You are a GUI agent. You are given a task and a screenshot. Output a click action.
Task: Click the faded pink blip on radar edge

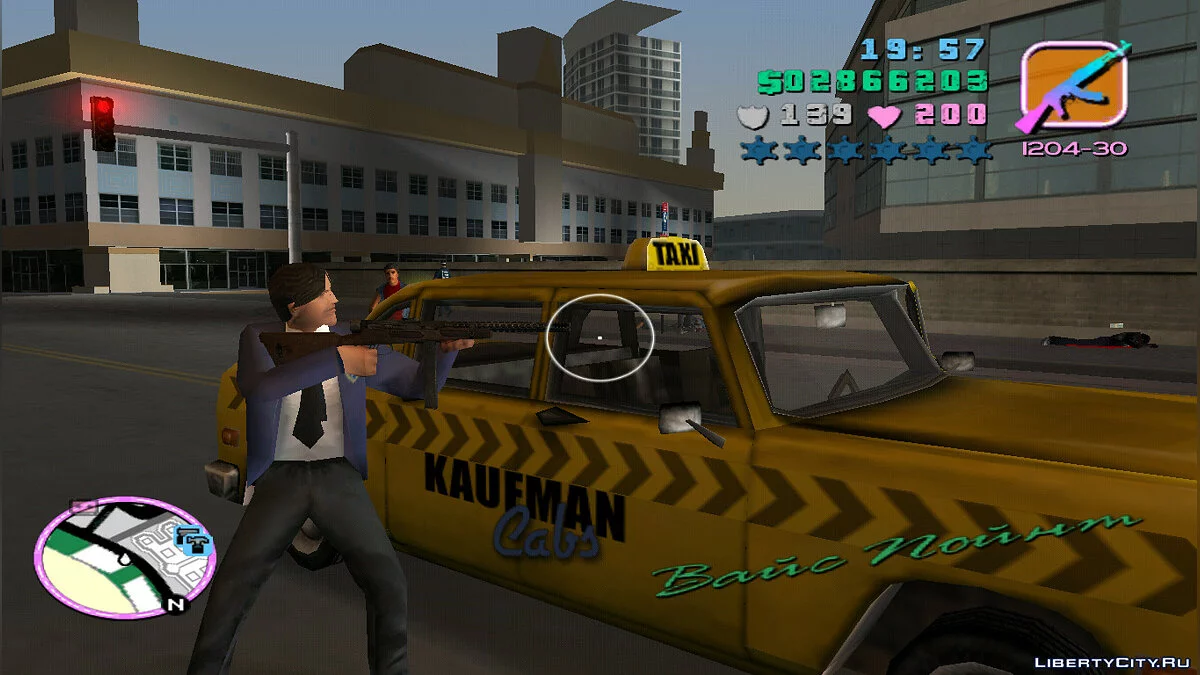click(x=83, y=509)
